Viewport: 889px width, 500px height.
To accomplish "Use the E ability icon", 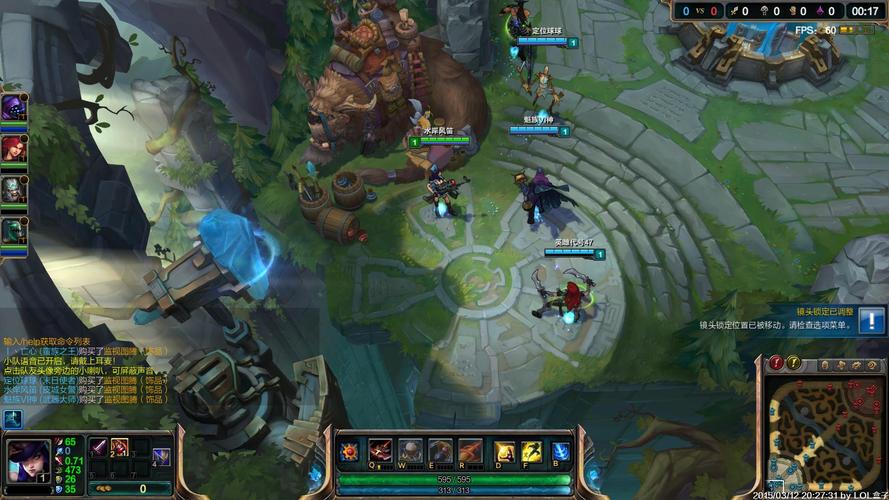I will tap(440, 451).
